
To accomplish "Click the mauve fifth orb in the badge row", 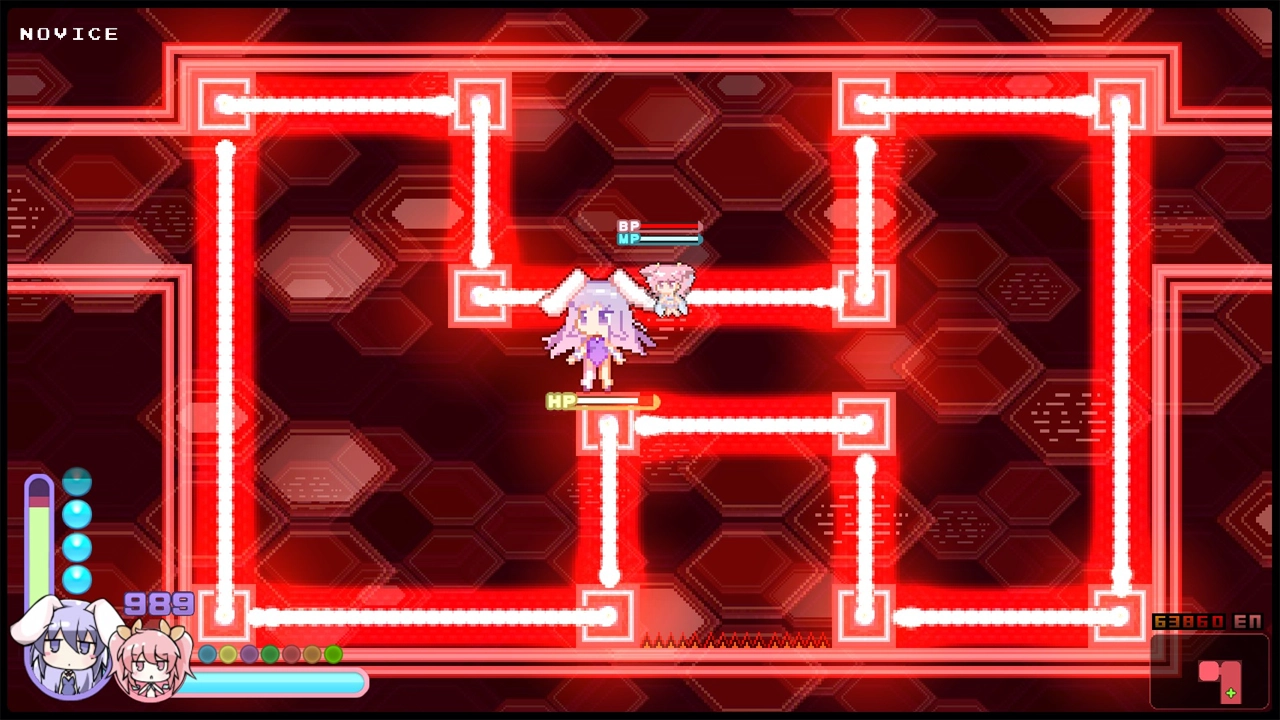I will pos(291,654).
